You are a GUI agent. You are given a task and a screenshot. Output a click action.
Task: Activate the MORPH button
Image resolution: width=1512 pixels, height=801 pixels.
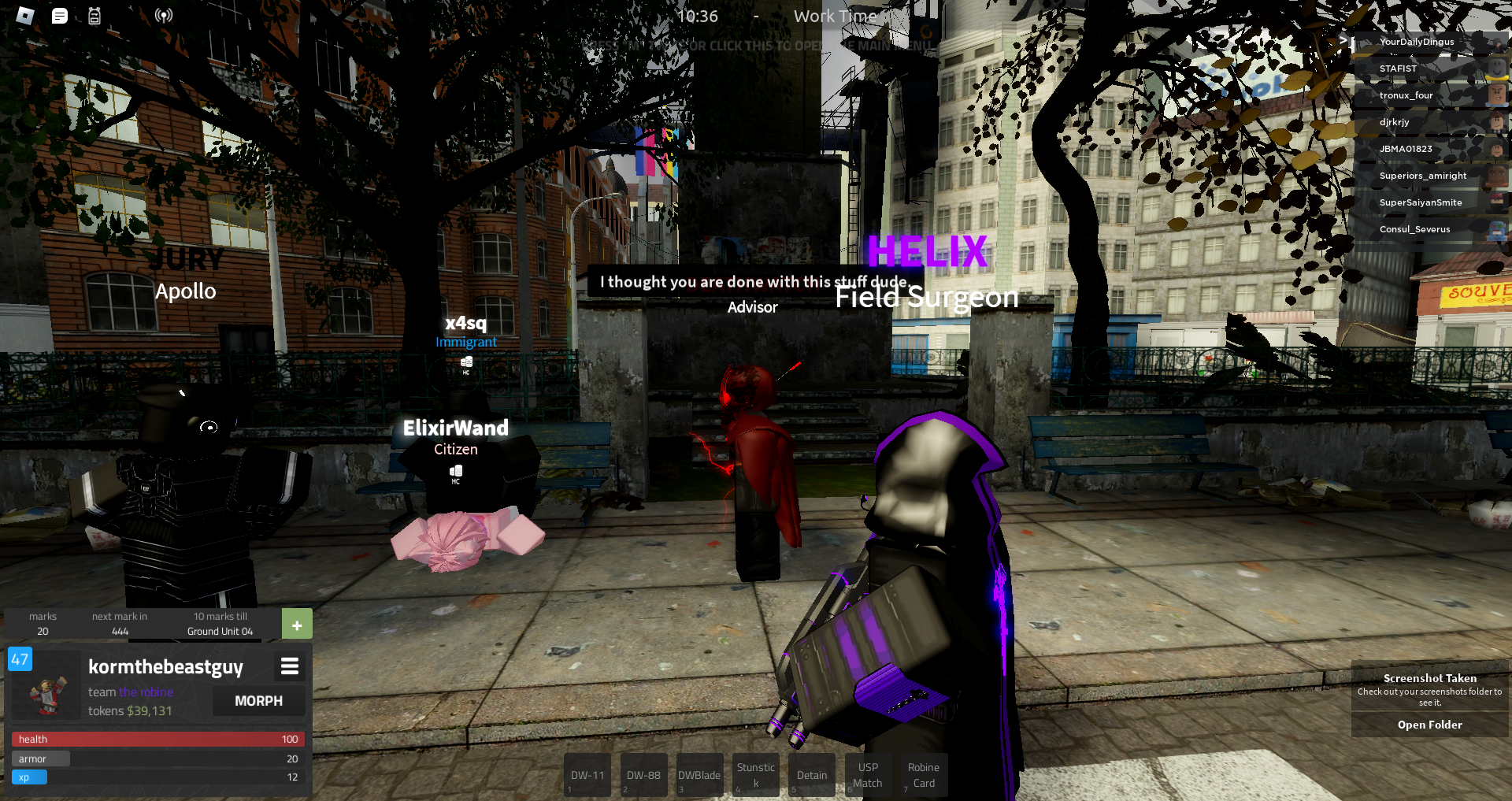tap(258, 701)
